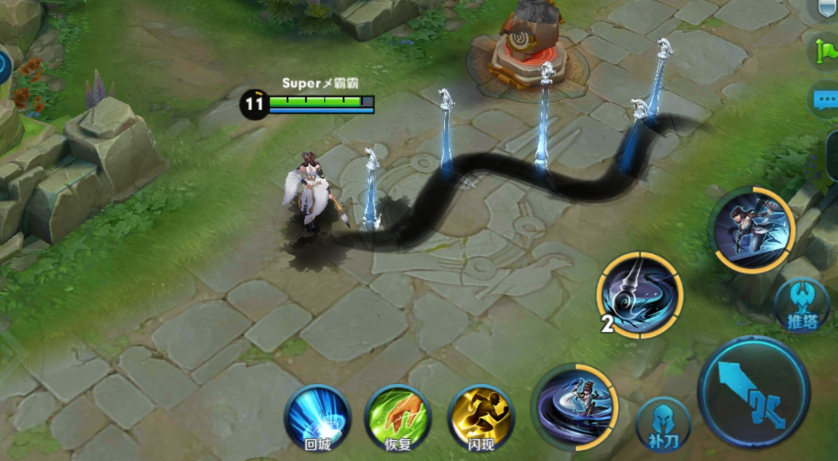Unleash the leaping warrior ultimate skill

[x=751, y=230]
